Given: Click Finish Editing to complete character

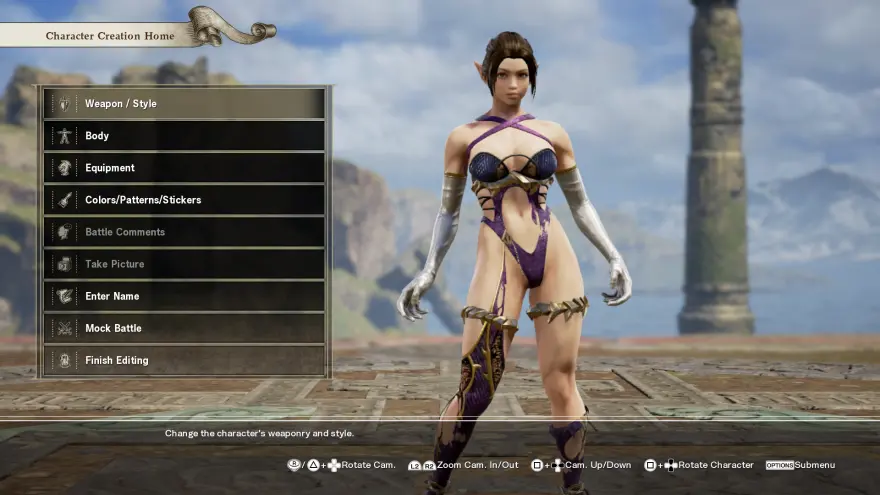Looking at the screenshot, I should tap(185, 360).
